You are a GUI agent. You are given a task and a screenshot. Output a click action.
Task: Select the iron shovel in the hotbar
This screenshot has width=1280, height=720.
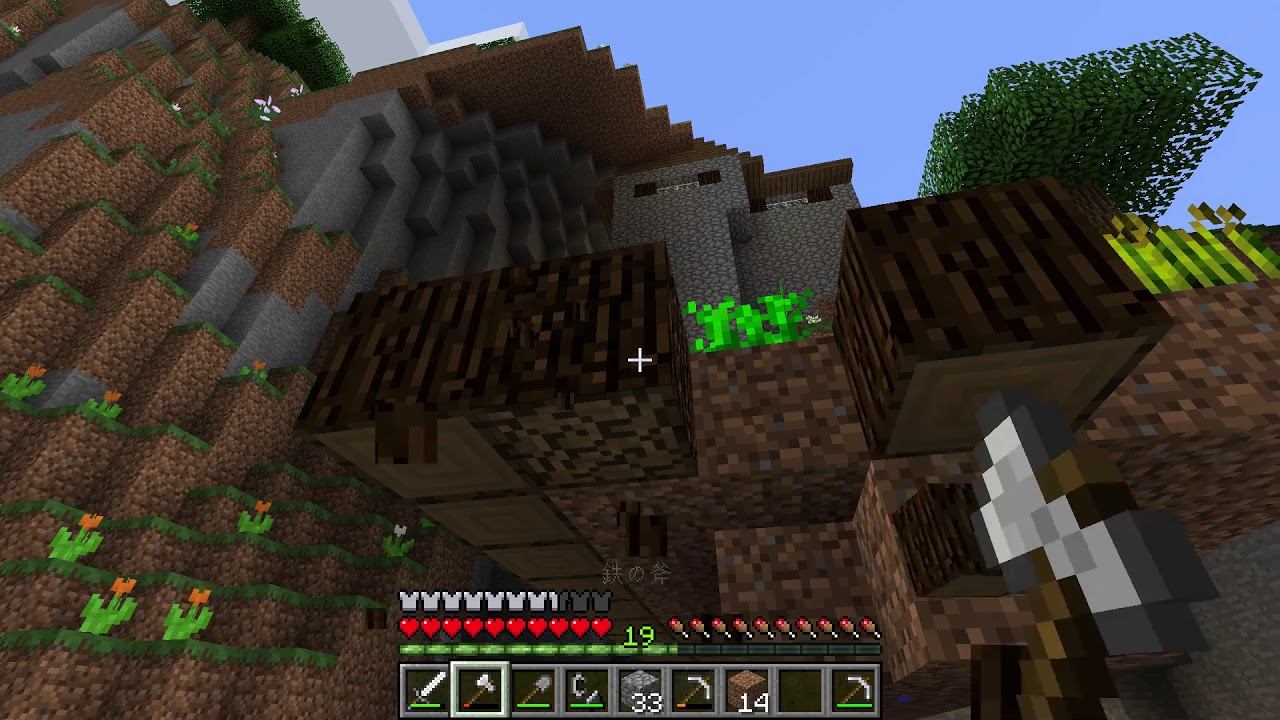point(535,689)
